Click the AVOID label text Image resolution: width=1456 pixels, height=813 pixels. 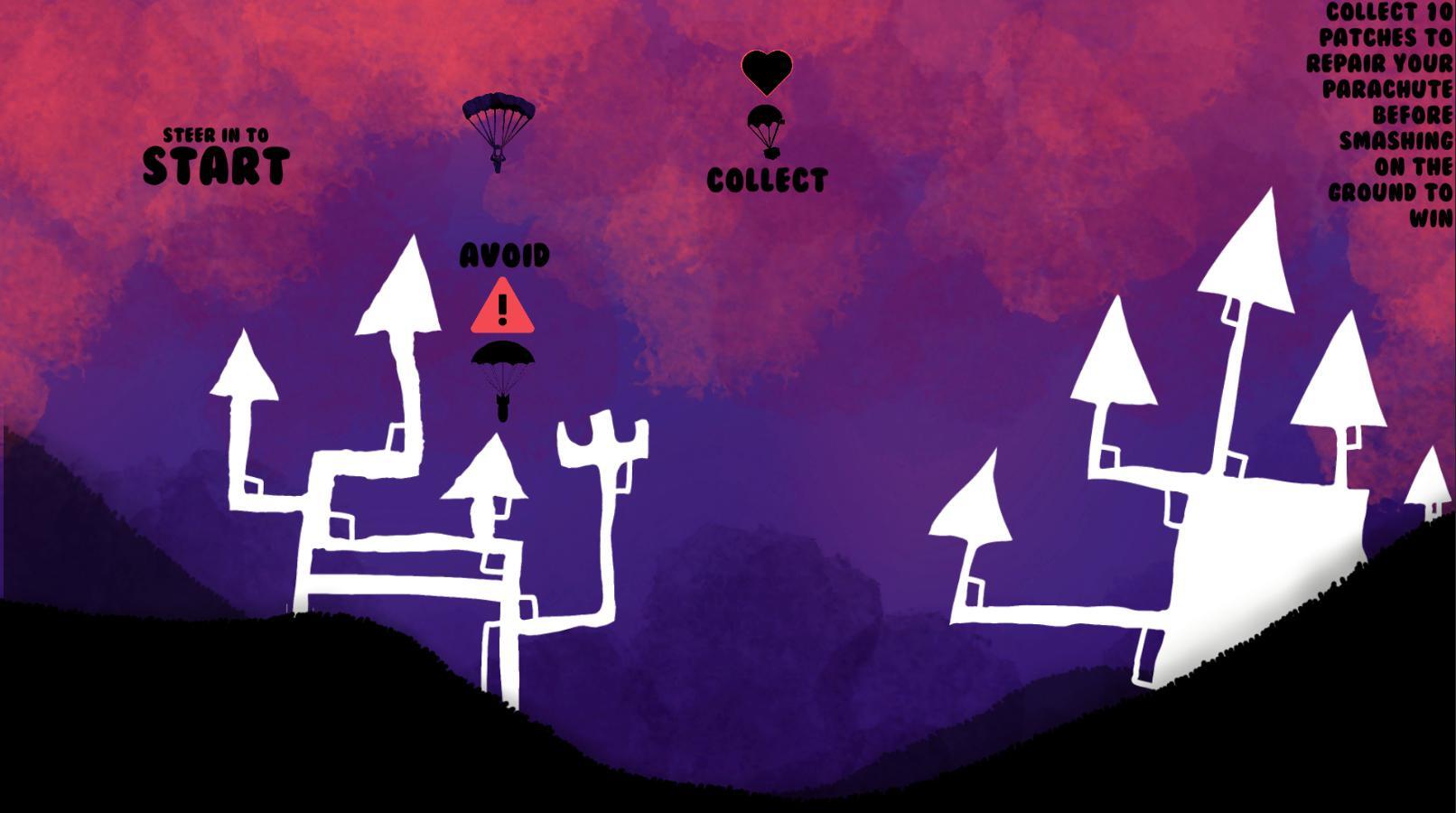click(x=504, y=256)
